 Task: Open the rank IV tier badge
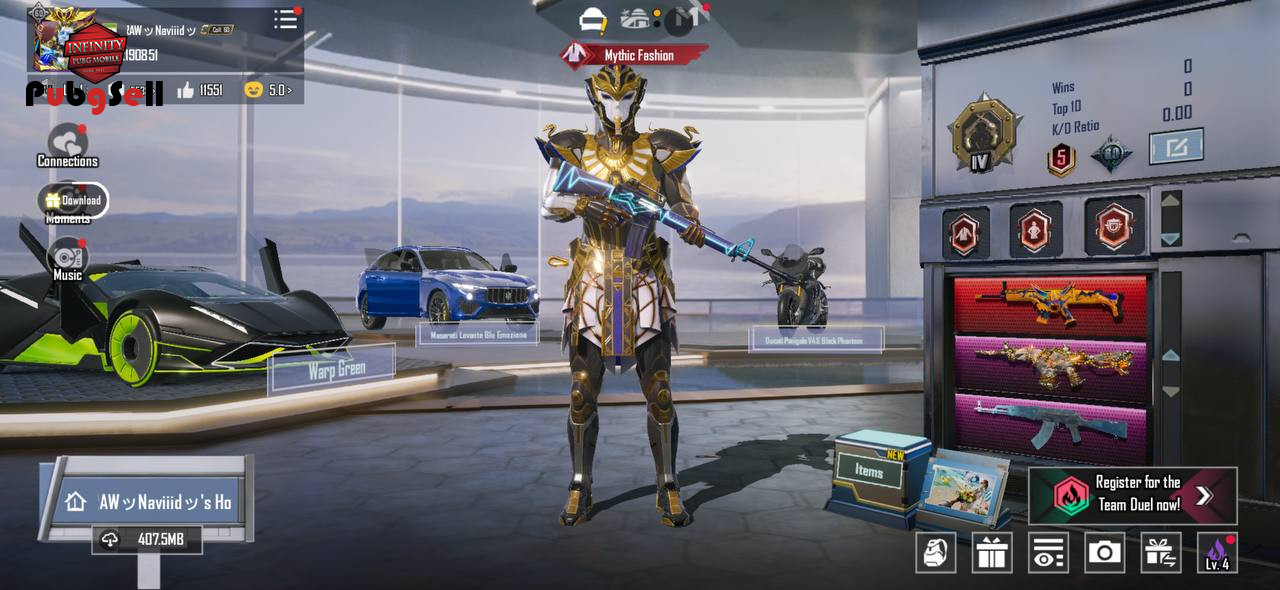tap(985, 134)
